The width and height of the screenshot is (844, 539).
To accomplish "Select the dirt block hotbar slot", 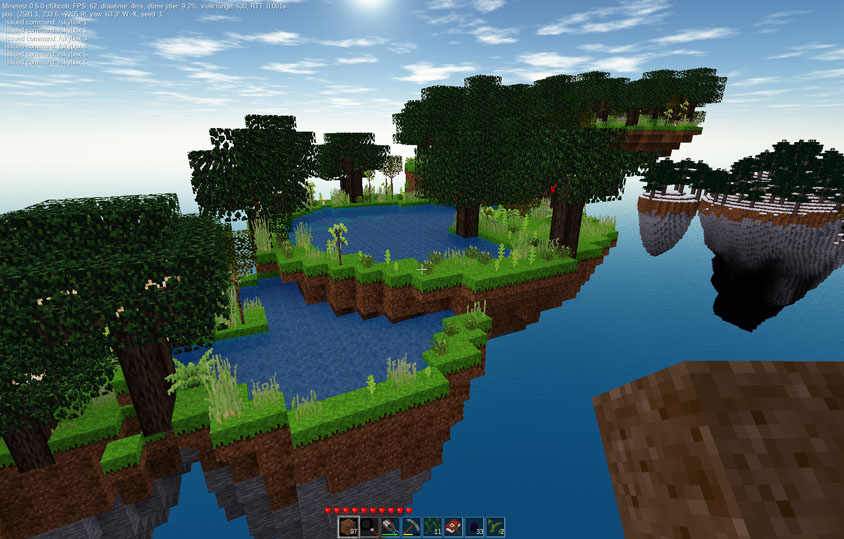I will coord(348,527).
